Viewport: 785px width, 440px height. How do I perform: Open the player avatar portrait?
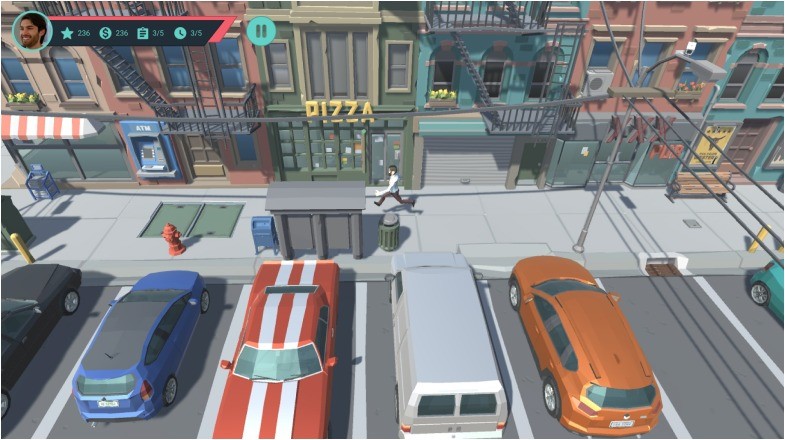32,31
